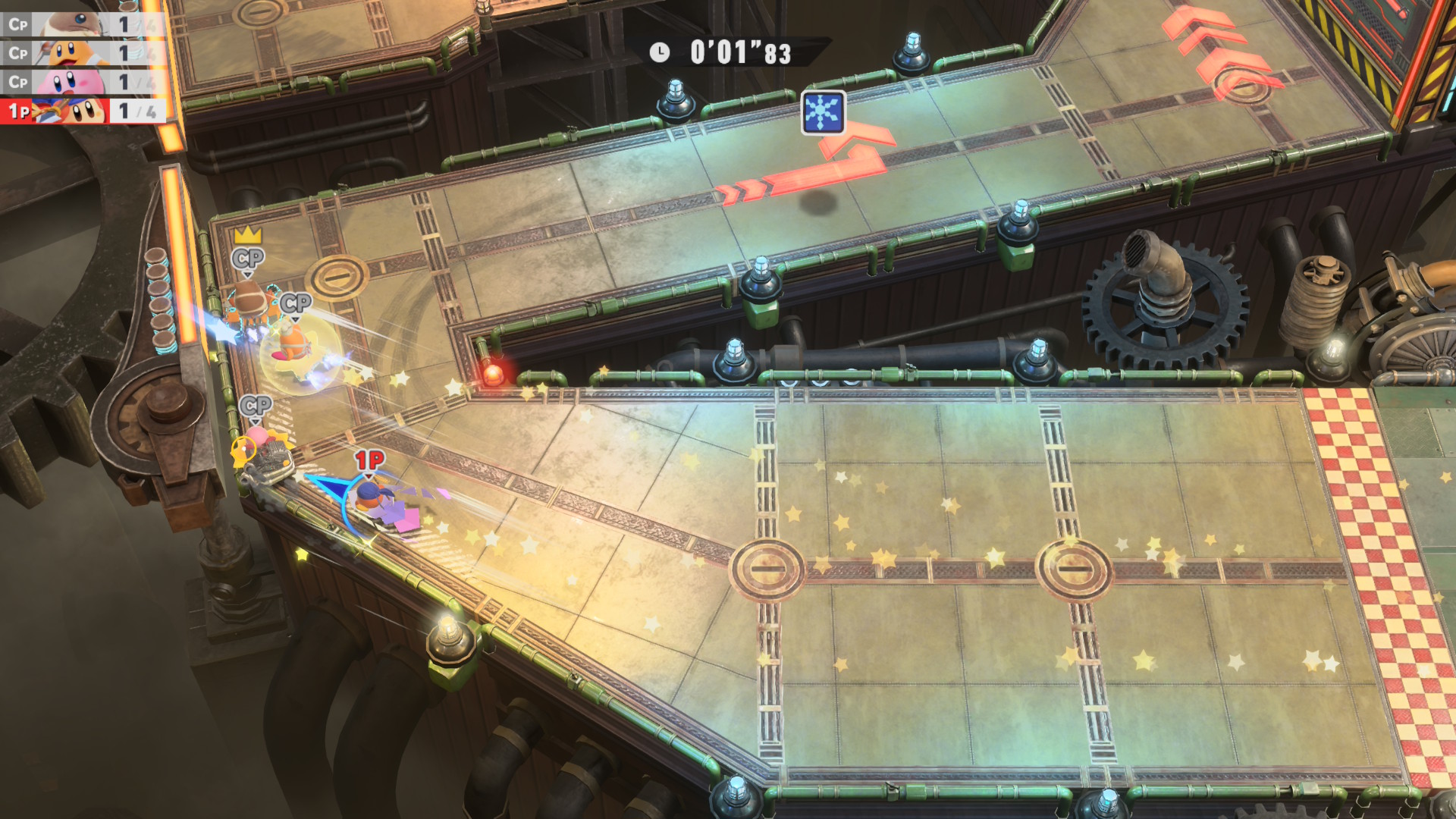Select the pink Kirby CP racer row
1456x819 pixels.
pyautogui.click(x=82, y=82)
